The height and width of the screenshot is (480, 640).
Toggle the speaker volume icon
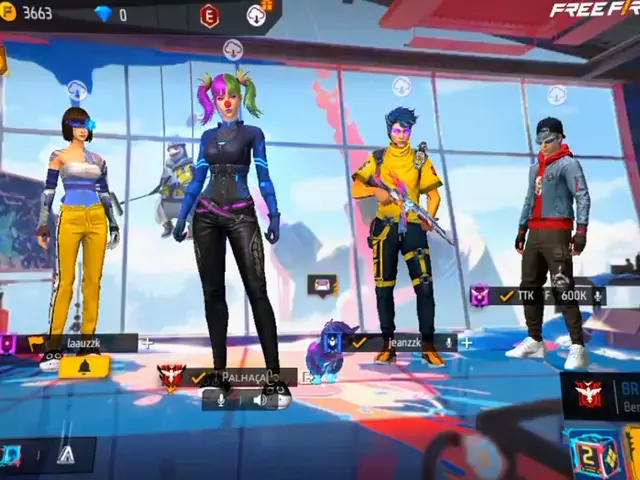260,399
